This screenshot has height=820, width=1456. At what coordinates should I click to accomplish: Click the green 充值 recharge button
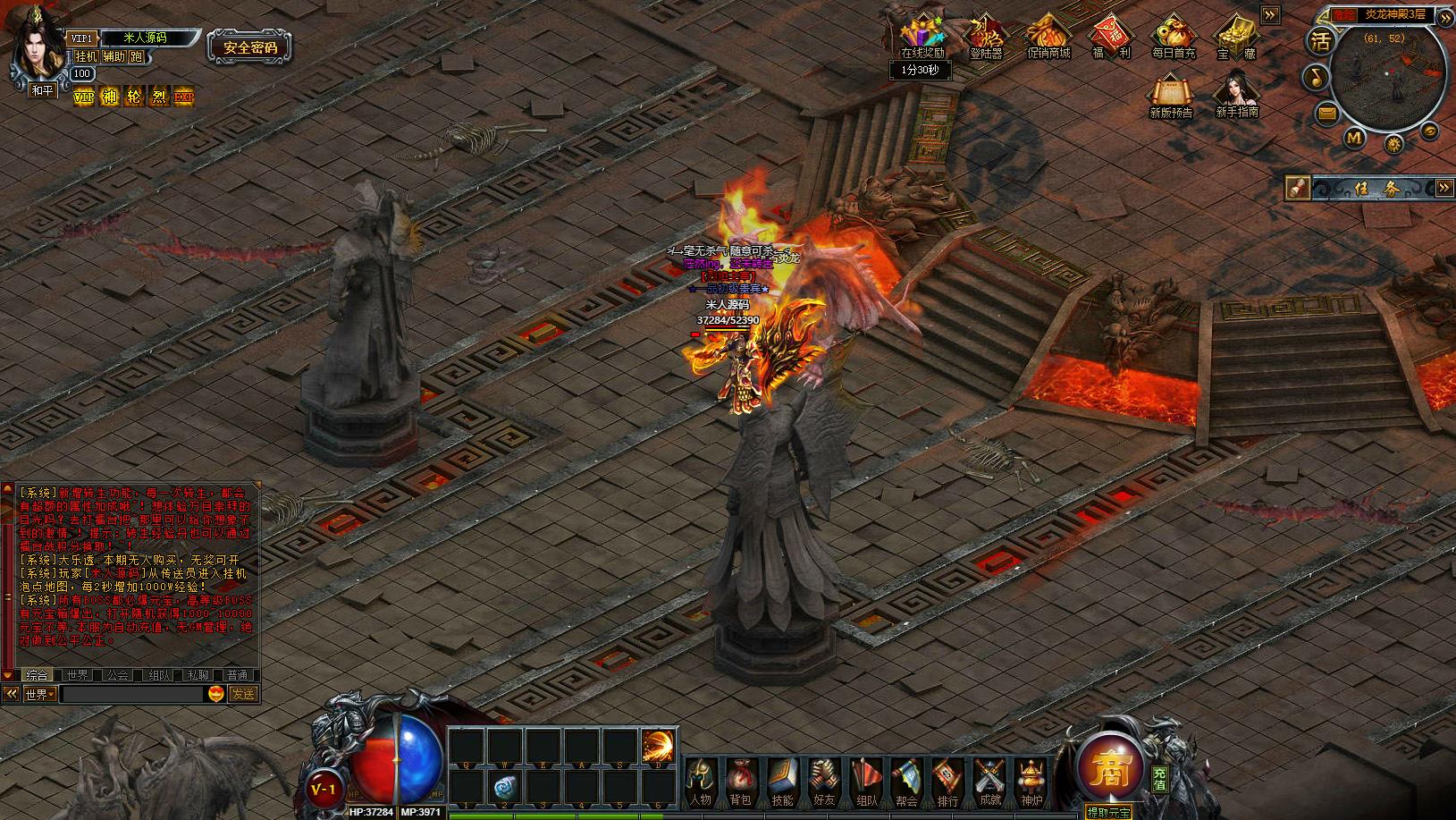point(1159,778)
